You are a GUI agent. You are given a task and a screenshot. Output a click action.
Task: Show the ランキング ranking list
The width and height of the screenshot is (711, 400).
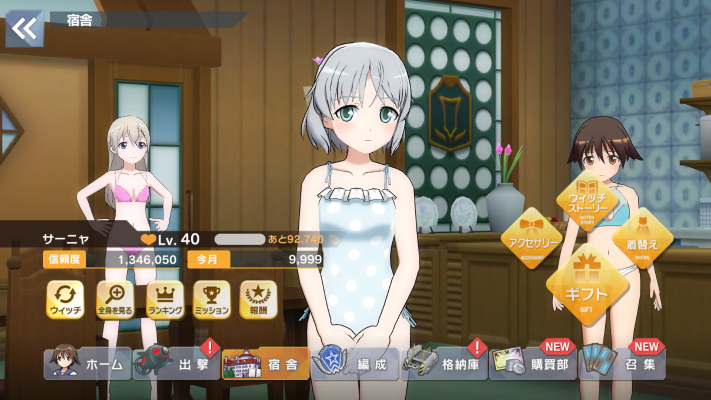tap(163, 299)
